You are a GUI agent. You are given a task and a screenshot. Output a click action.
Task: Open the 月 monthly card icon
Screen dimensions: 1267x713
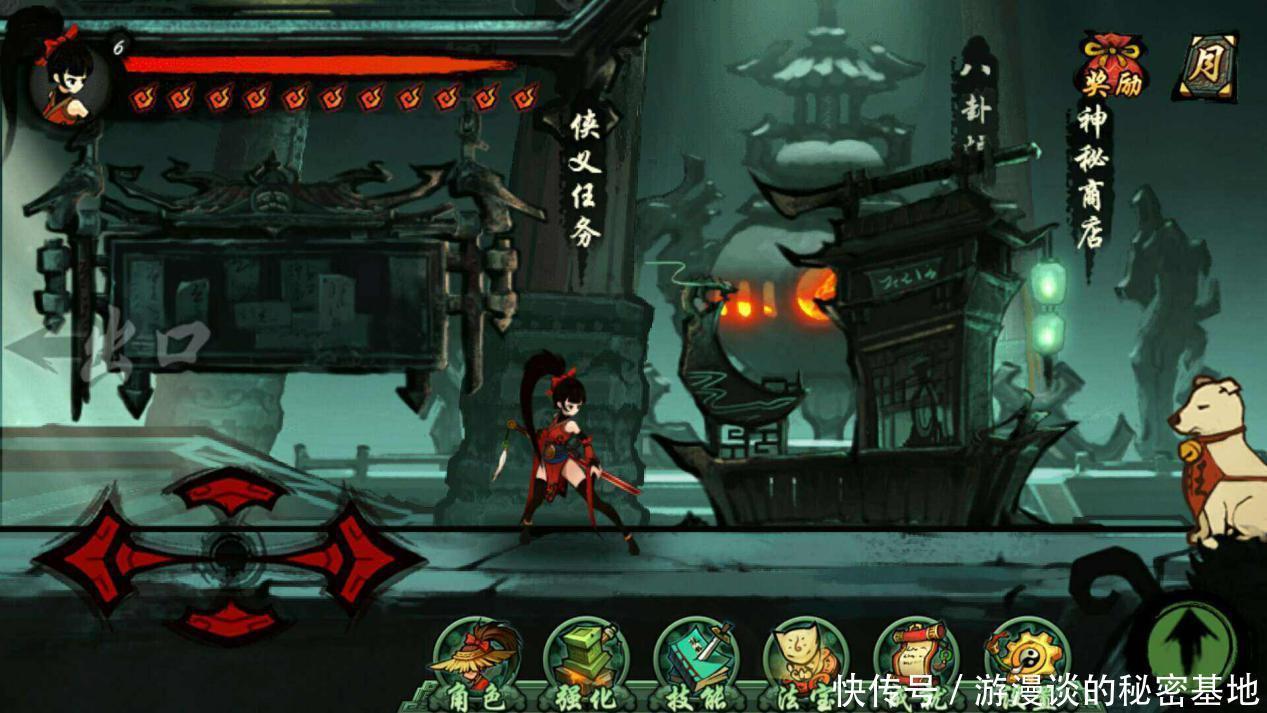pos(1208,66)
